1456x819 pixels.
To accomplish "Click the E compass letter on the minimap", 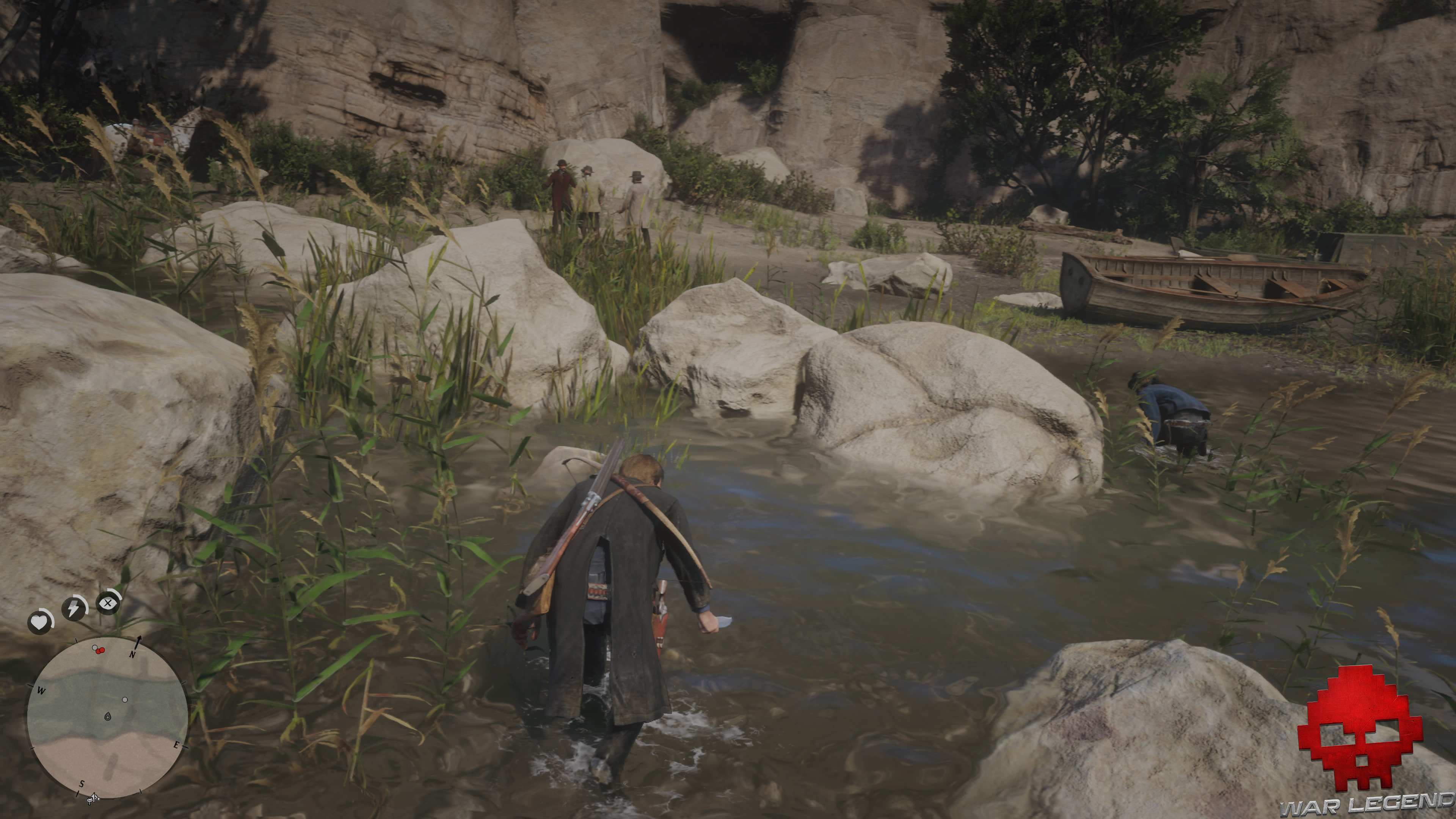I will pyautogui.click(x=177, y=745).
